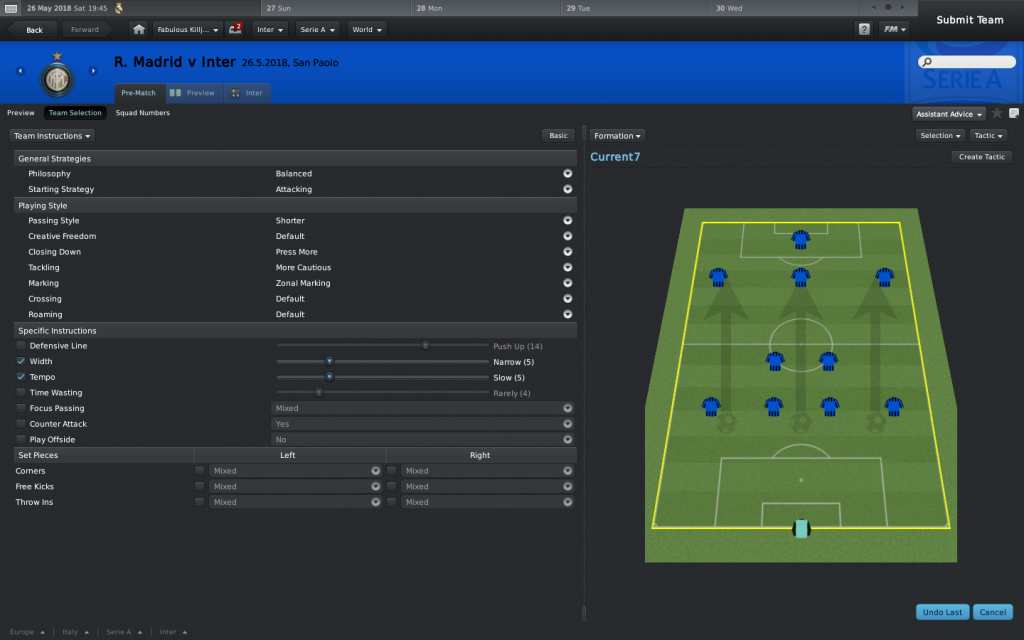Switch to Basic instructions view
The width and height of the screenshot is (1024, 640).
coord(558,135)
